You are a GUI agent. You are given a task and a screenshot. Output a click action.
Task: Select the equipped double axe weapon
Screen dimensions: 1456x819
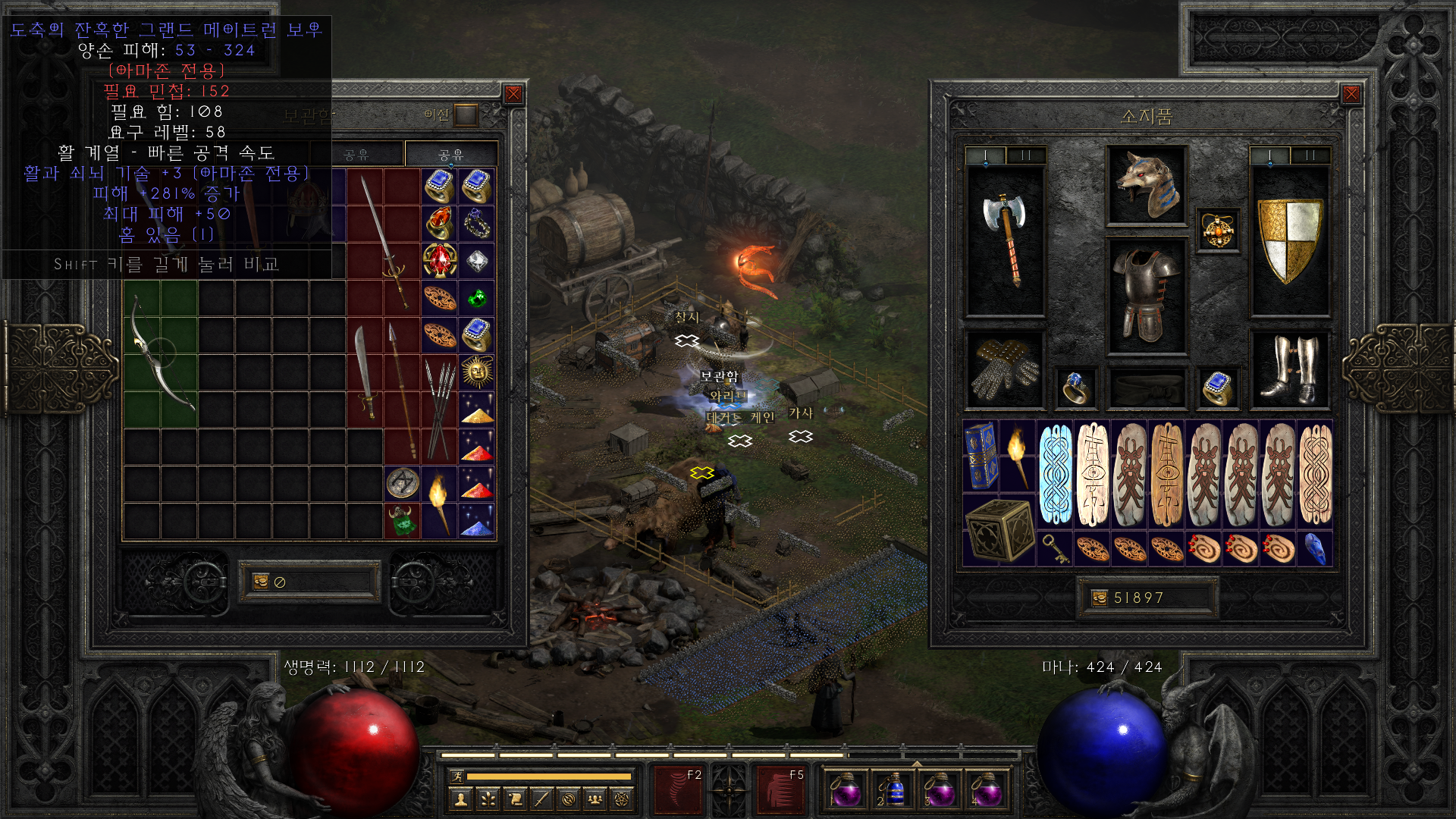point(1005,239)
